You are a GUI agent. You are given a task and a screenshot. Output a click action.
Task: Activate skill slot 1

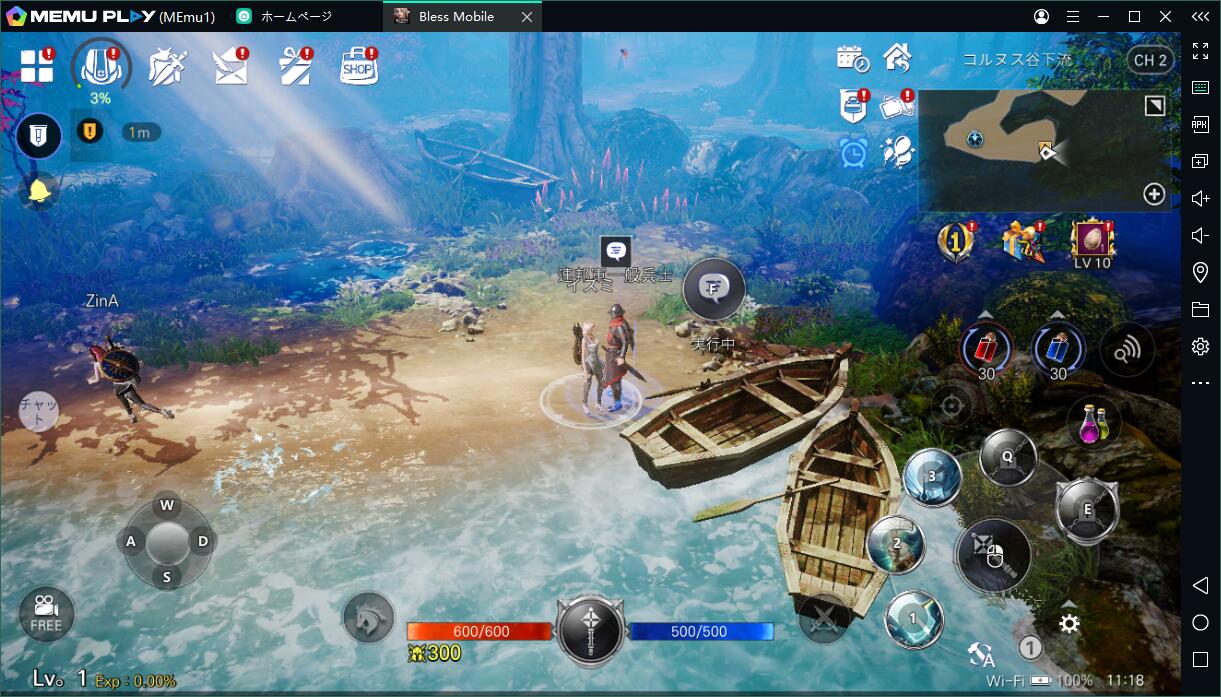[913, 620]
